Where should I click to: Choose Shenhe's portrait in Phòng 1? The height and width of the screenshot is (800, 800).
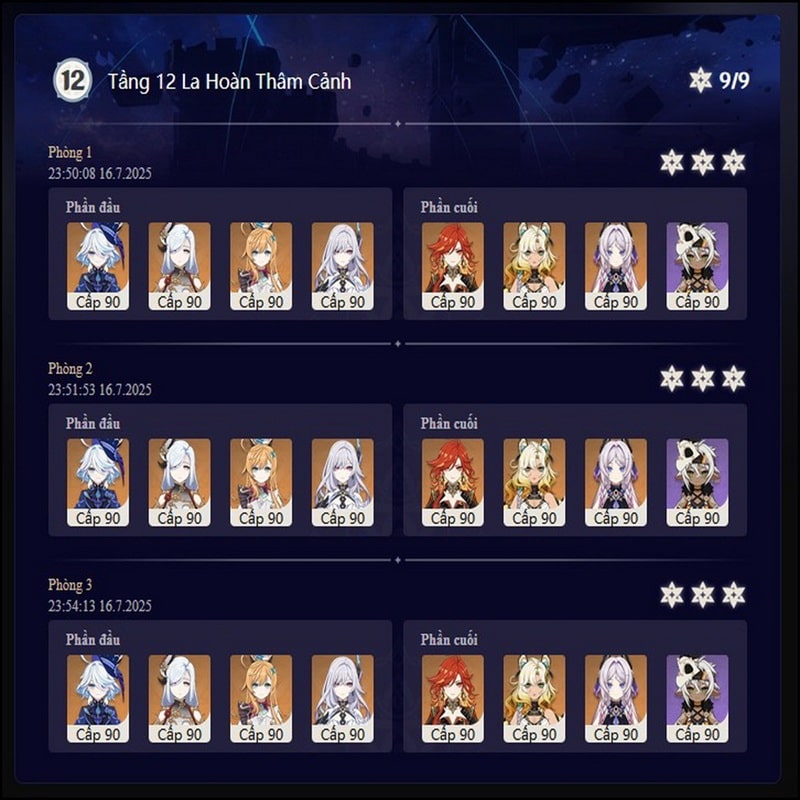pyautogui.click(x=179, y=257)
